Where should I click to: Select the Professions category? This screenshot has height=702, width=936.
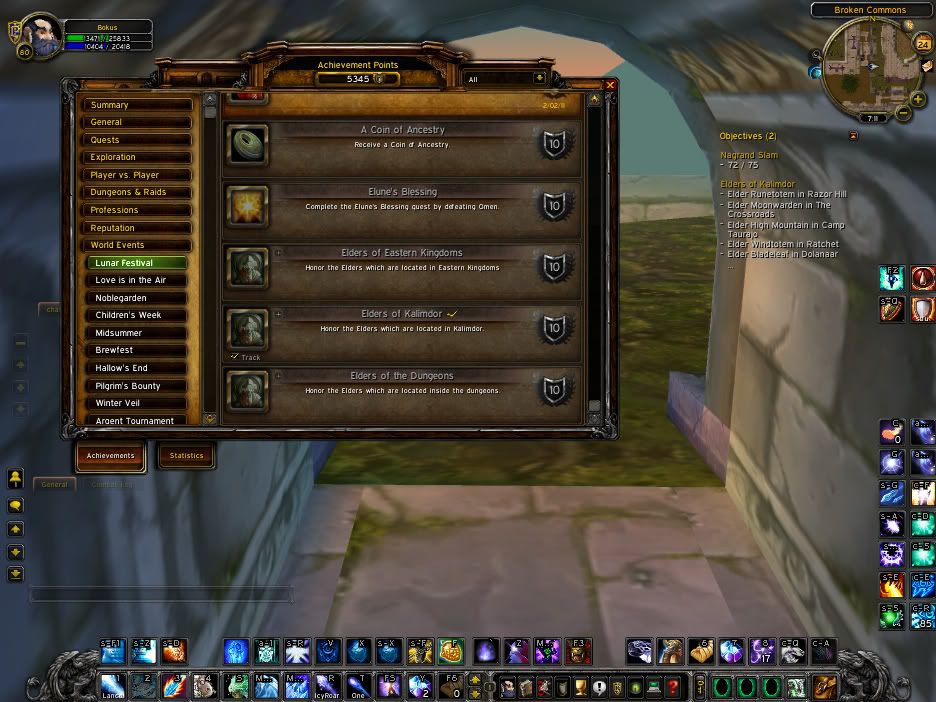coord(137,210)
